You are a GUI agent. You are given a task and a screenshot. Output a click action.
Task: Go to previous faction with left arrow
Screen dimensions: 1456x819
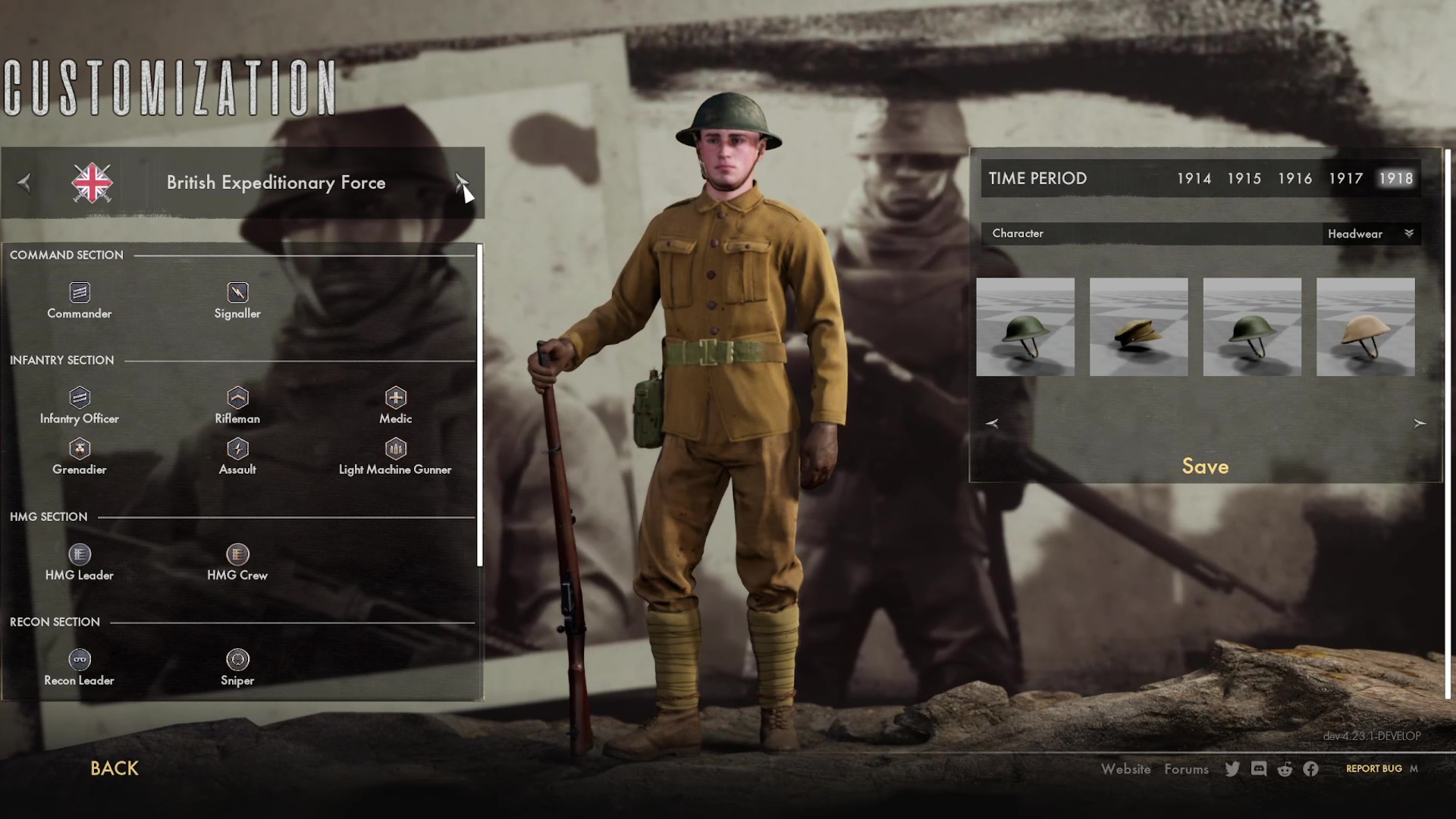pyautogui.click(x=24, y=182)
